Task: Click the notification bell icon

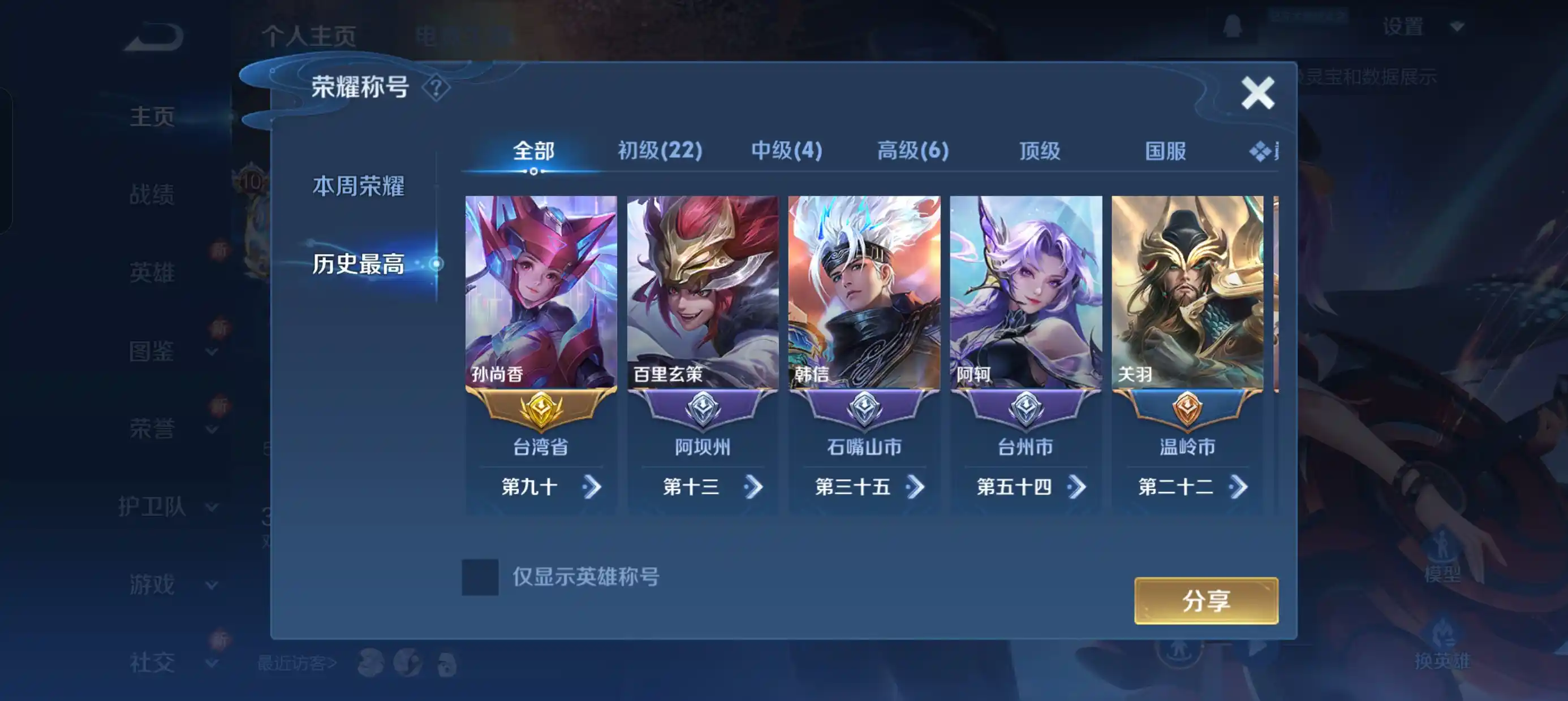Action: coord(1234,27)
